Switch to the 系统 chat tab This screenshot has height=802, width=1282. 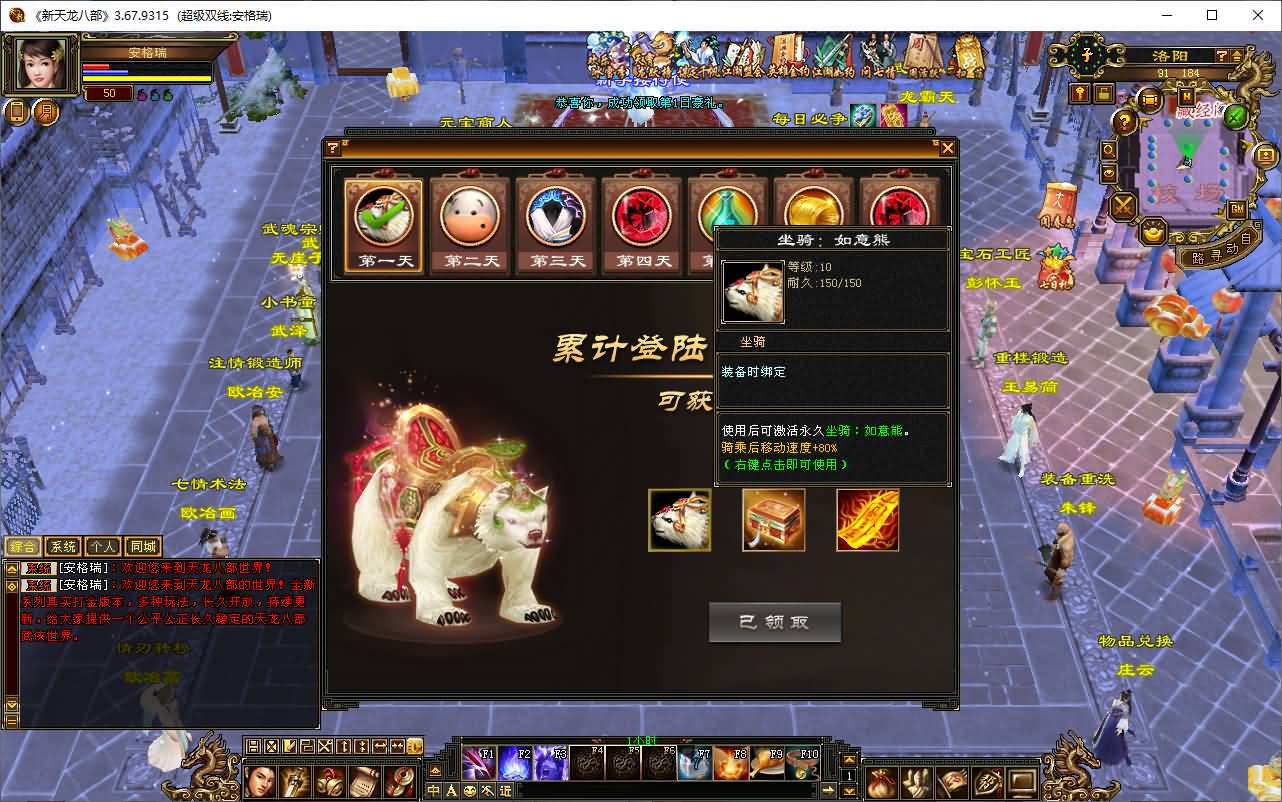(x=63, y=547)
